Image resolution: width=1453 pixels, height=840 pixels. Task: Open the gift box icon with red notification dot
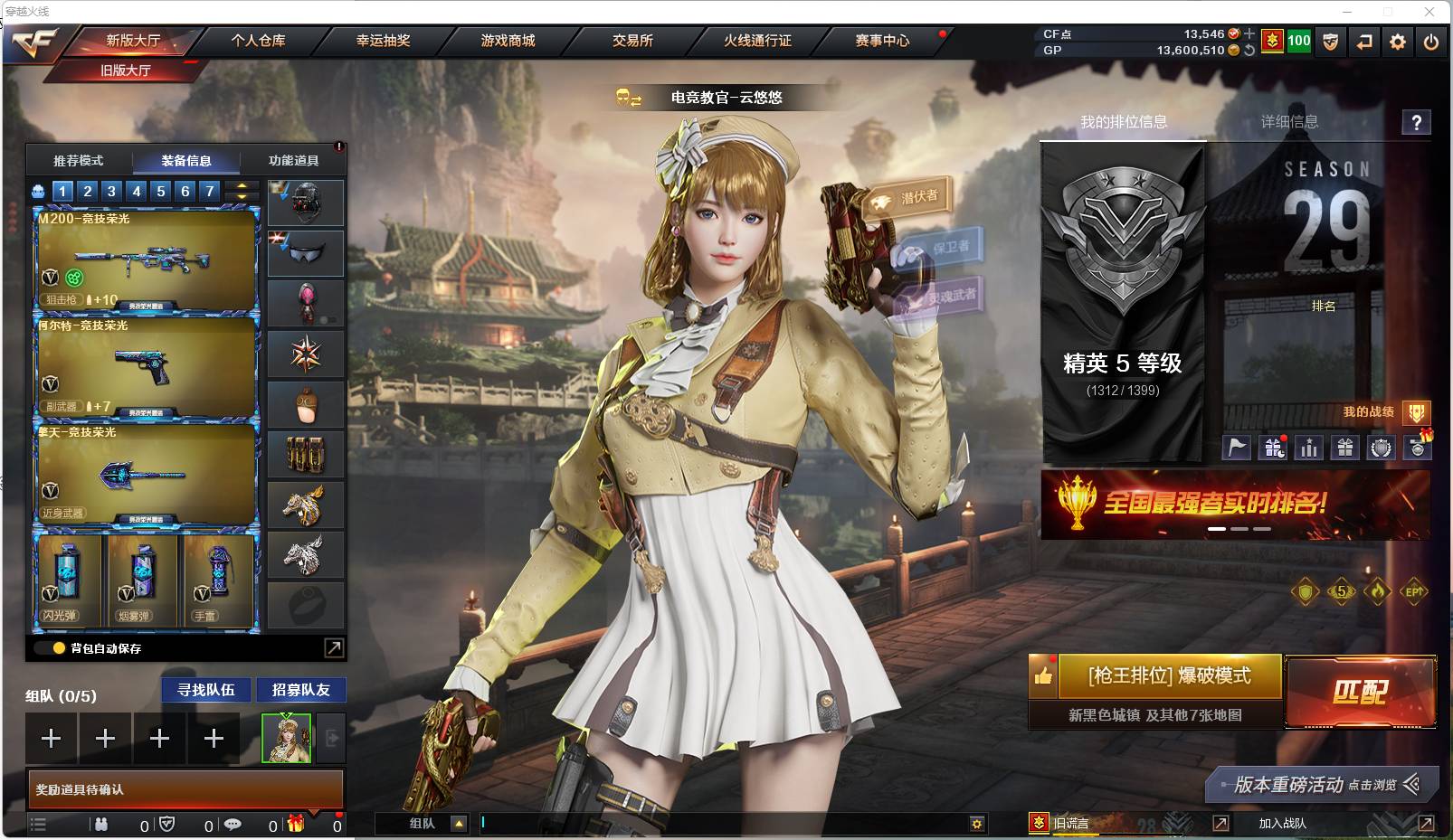1273,447
